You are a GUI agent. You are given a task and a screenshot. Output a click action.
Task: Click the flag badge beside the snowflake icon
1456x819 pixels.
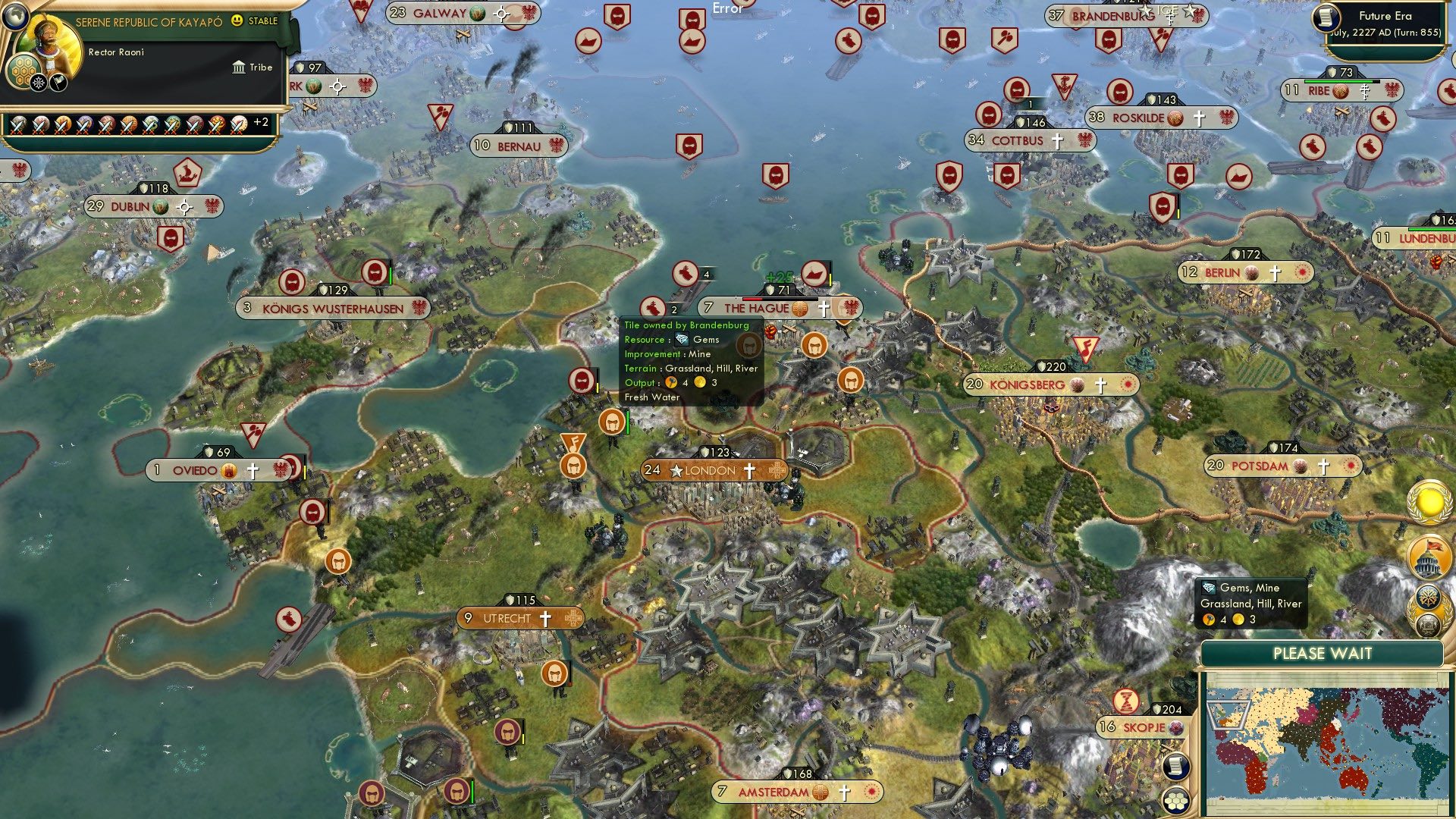[x=57, y=82]
